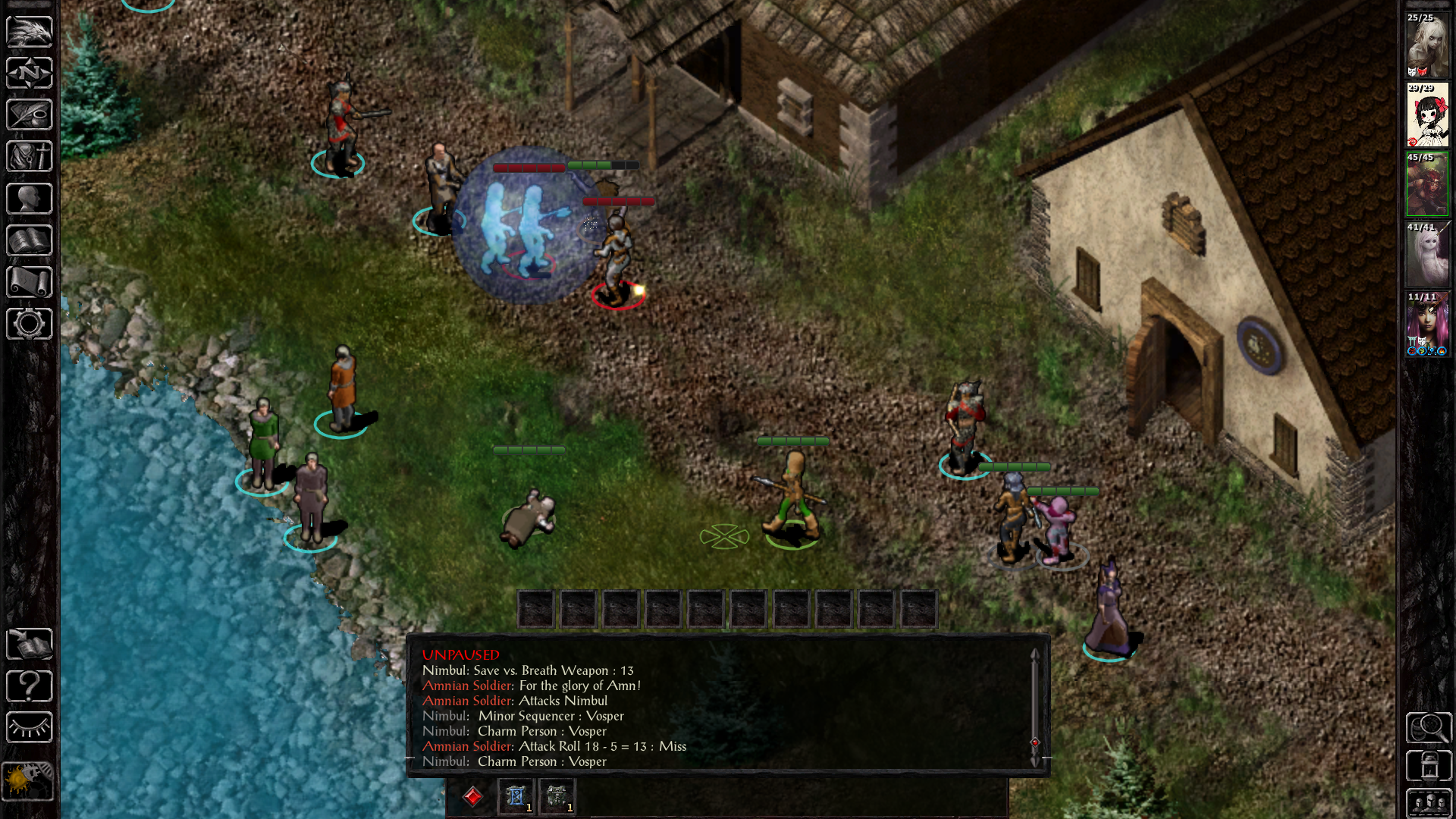
Task: Open the priest scroll icon
Action: (30, 282)
